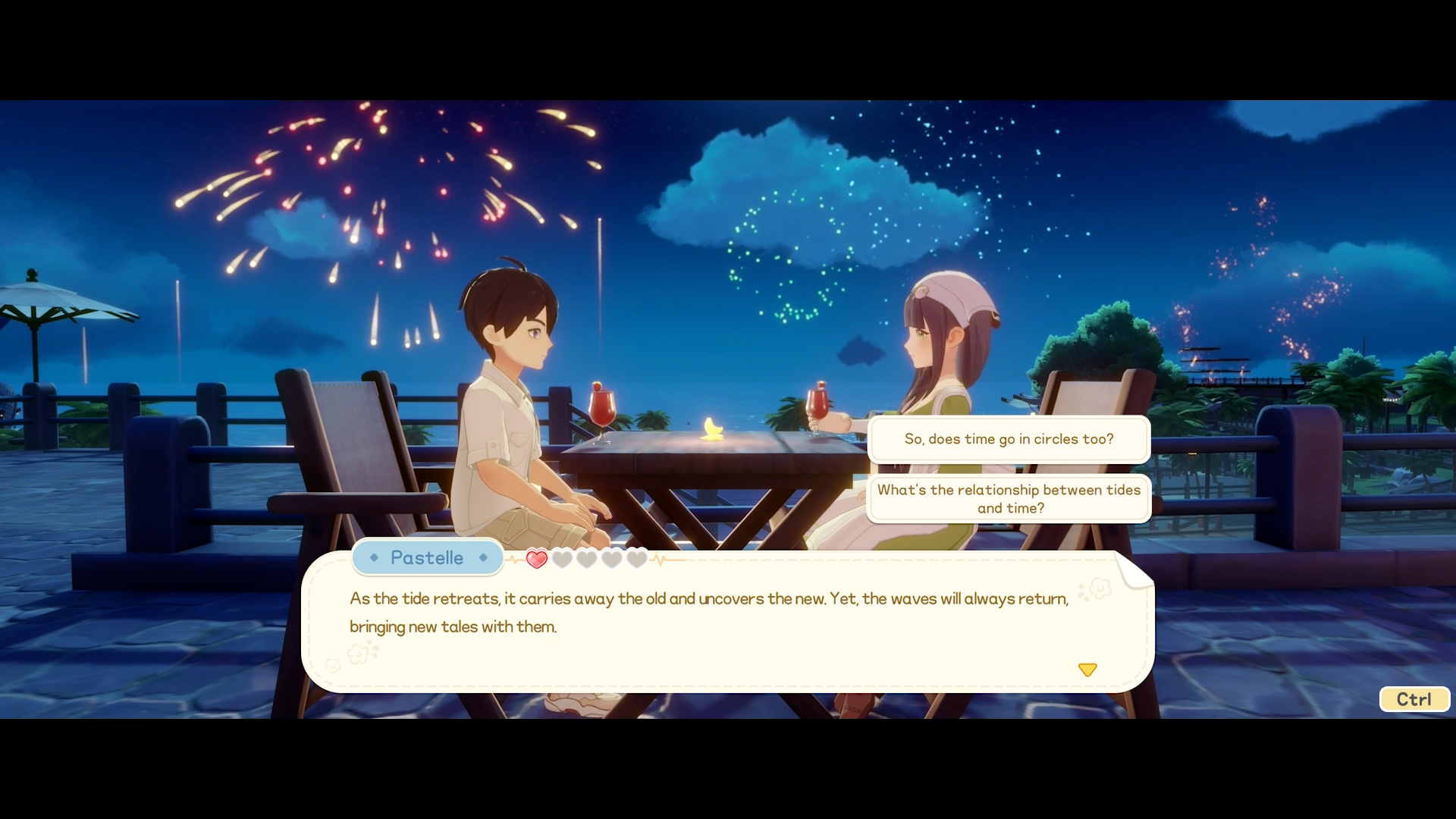The height and width of the screenshot is (819, 1456).
Task: Click the heartbeat pulse line after the hearts
Action: 660,558
